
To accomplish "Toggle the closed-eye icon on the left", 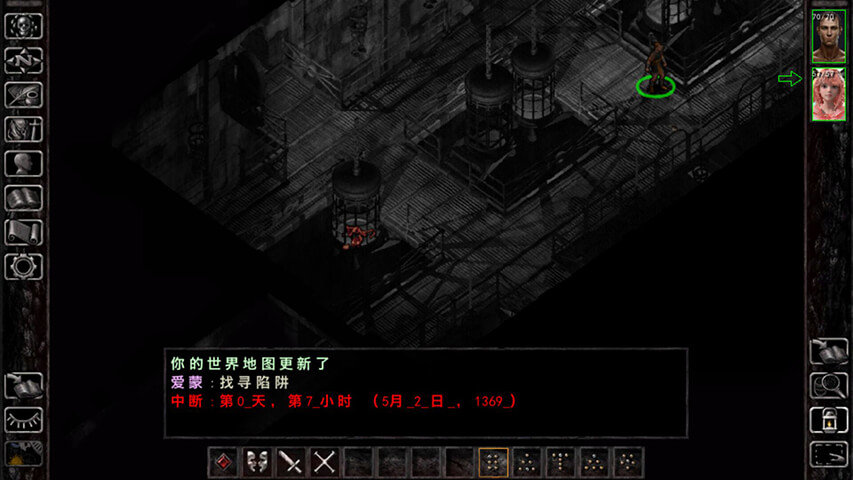I will (x=23, y=420).
